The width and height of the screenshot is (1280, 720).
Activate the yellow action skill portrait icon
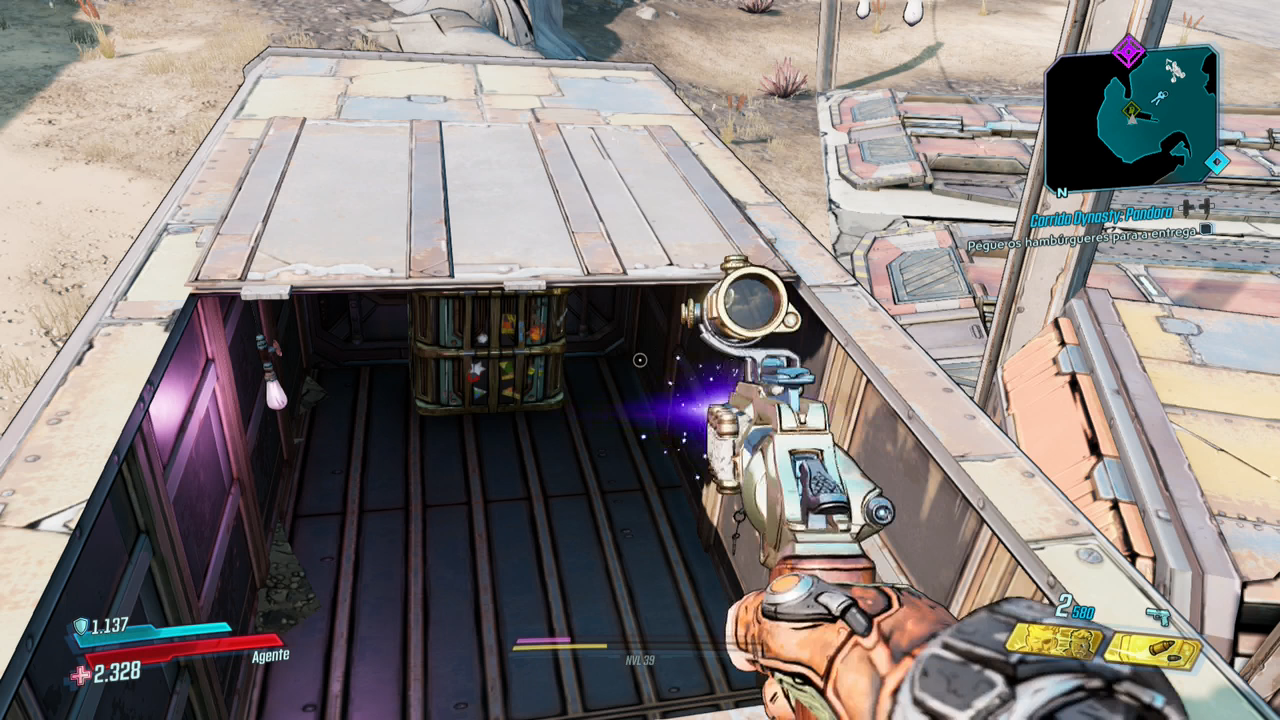[1053, 641]
